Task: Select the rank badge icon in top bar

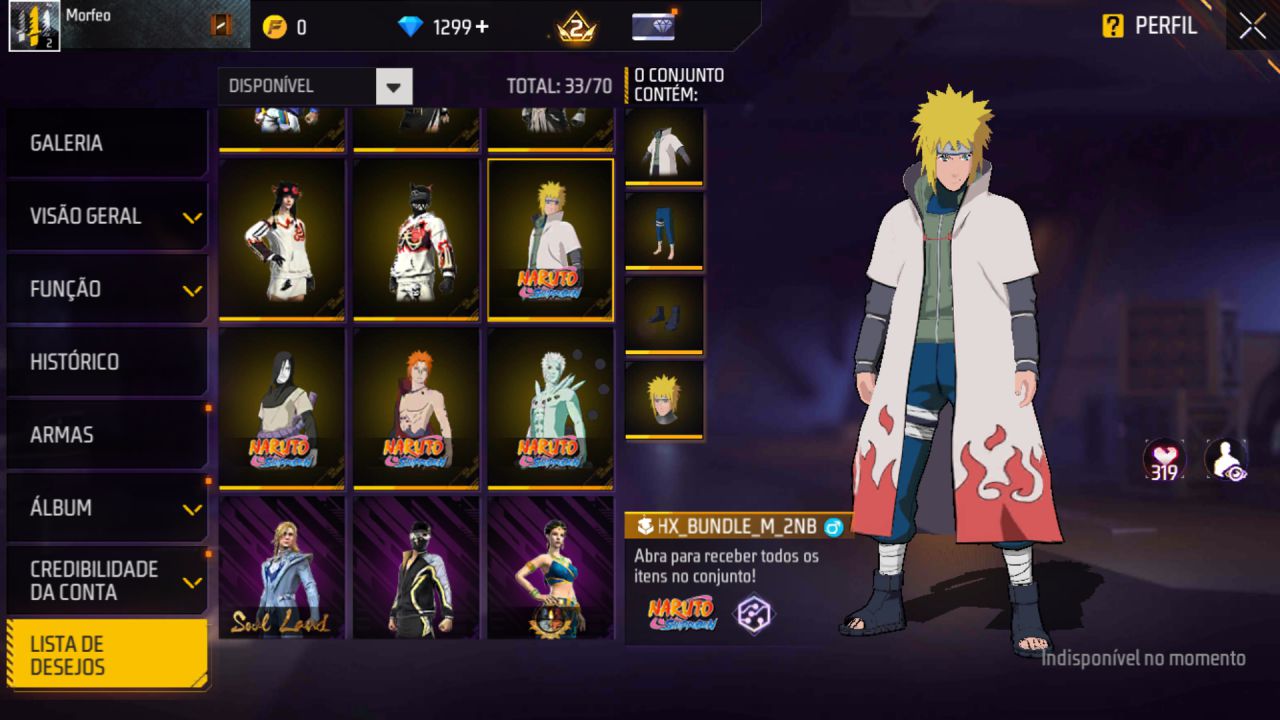Action: (x=575, y=27)
